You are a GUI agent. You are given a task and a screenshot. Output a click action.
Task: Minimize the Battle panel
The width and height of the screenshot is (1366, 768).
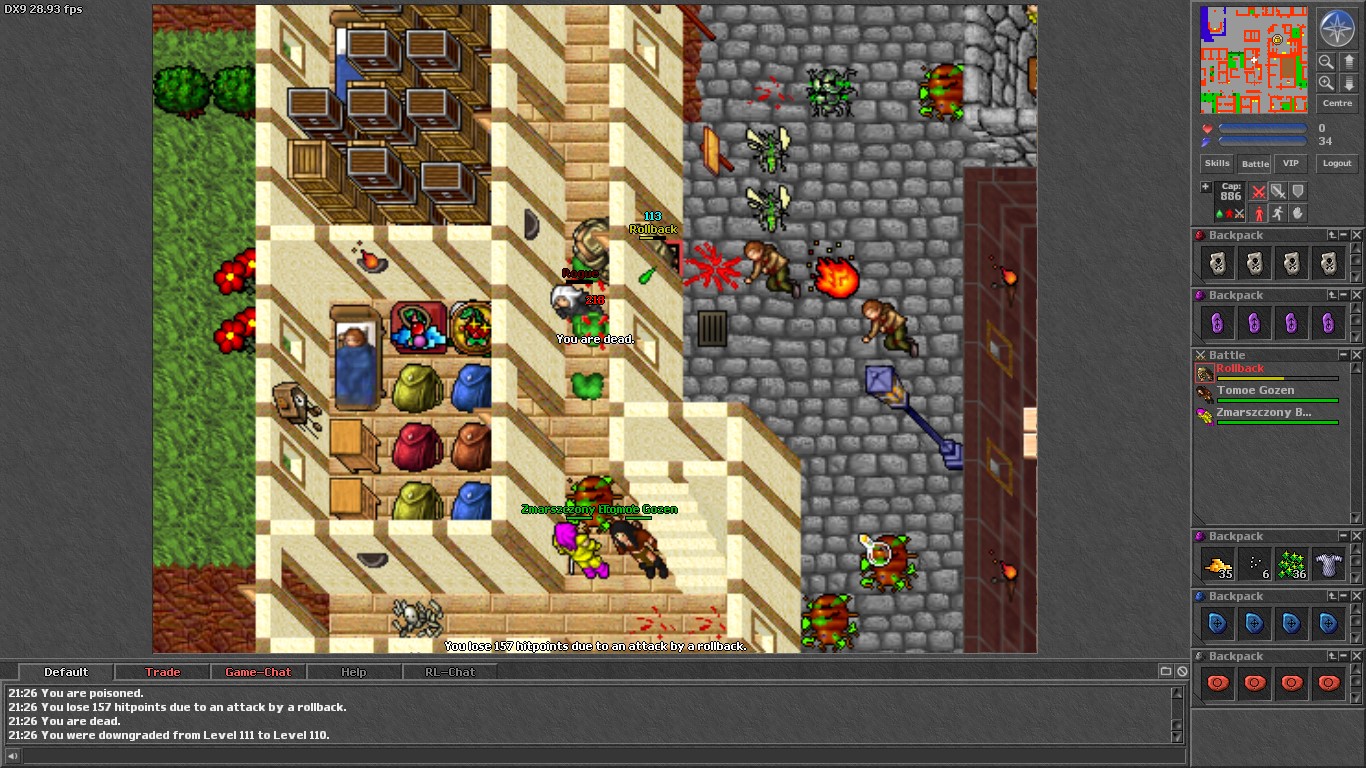(x=1345, y=354)
